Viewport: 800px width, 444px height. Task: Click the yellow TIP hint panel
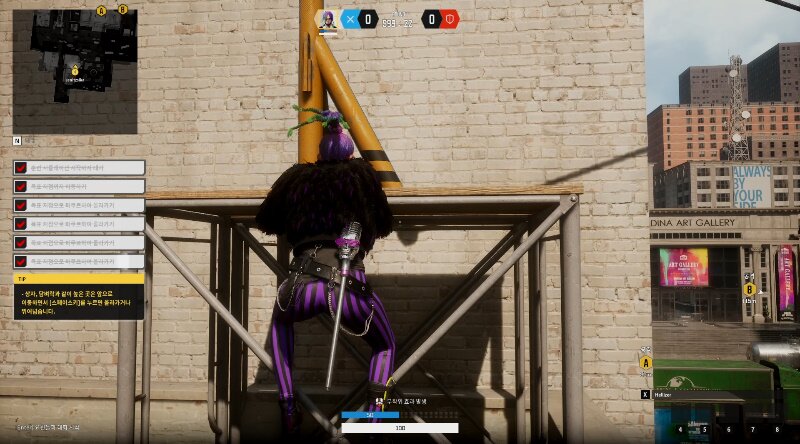pos(79,296)
